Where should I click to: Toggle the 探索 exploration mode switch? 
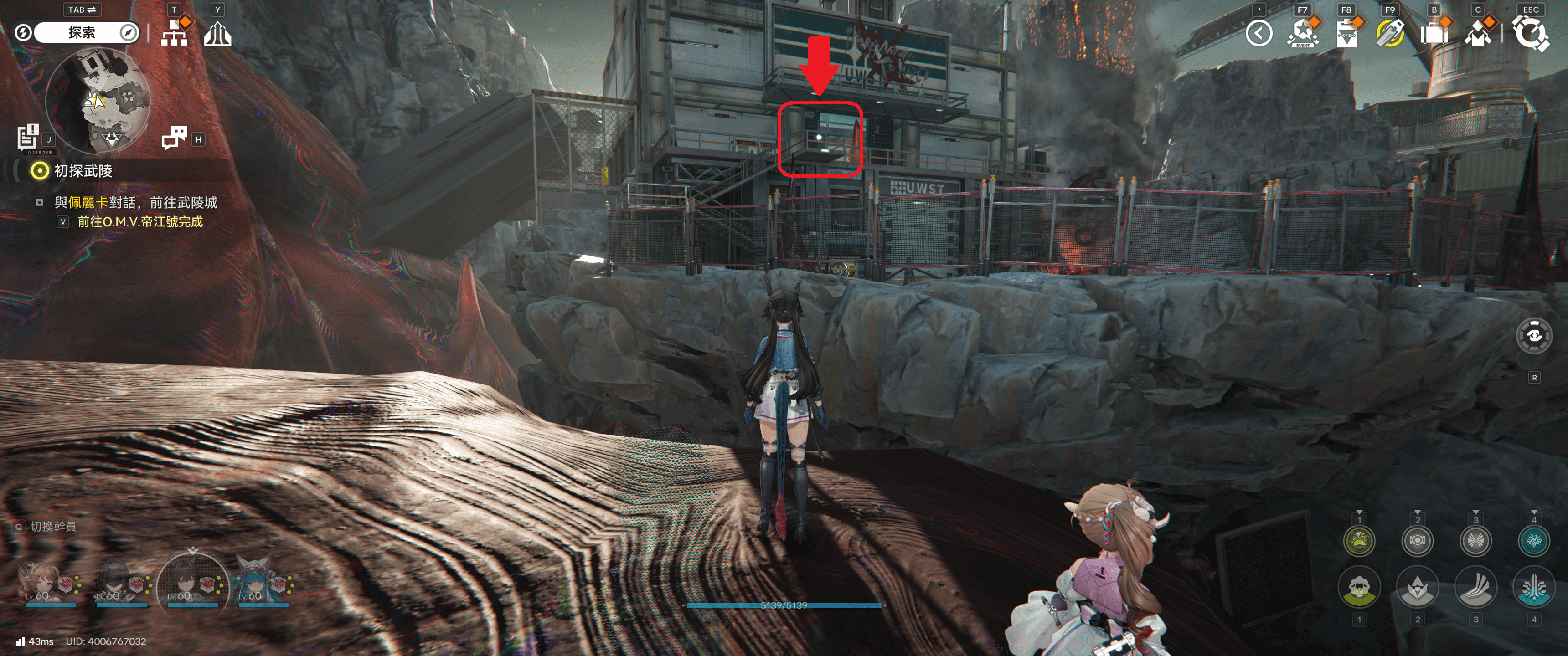pyautogui.click(x=82, y=33)
